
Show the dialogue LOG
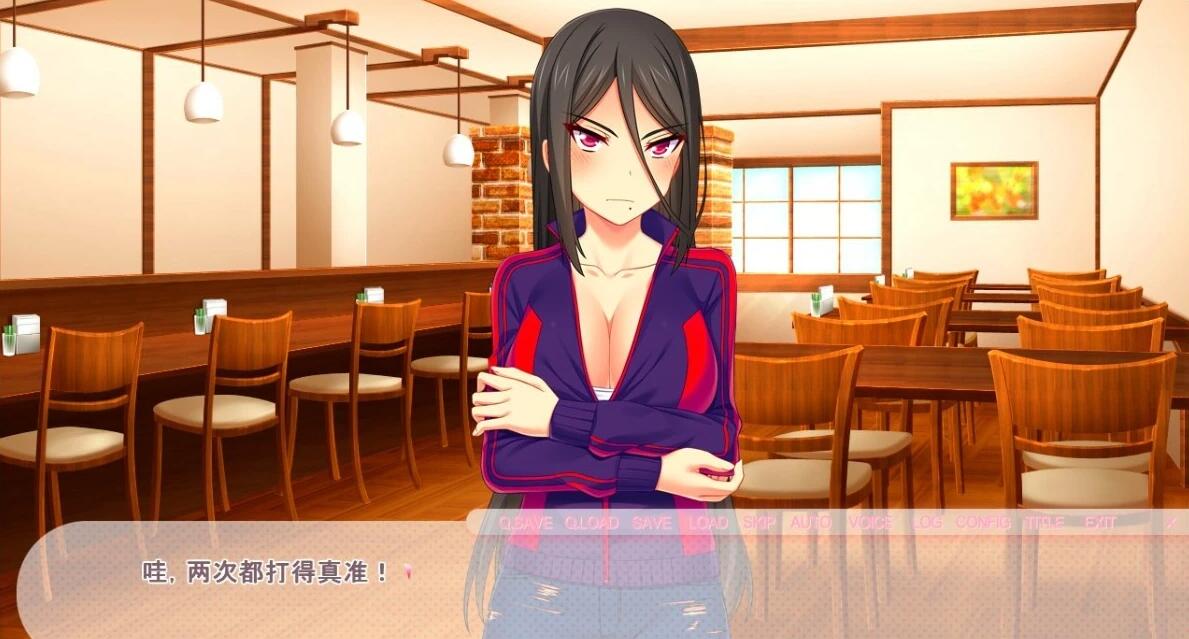pos(927,522)
